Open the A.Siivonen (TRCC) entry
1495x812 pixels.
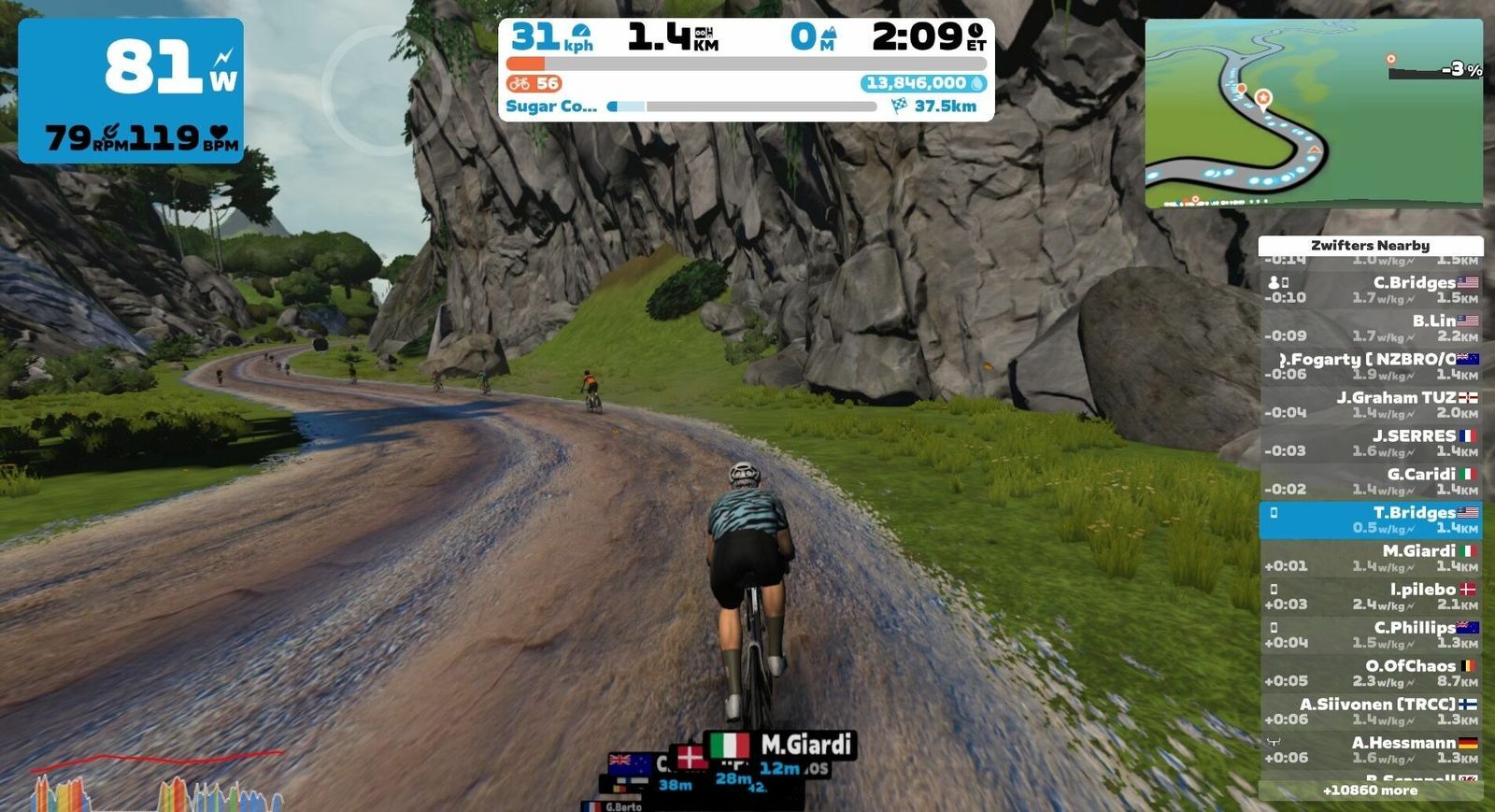click(x=1371, y=711)
